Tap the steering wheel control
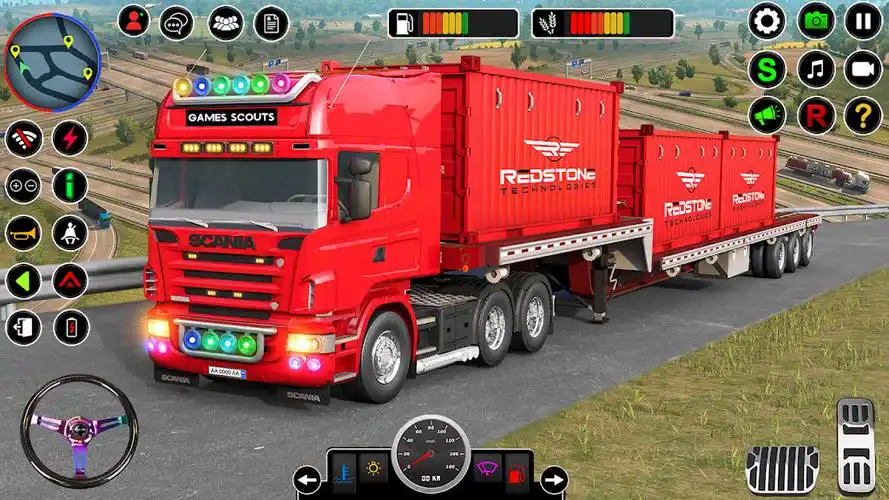 point(80,431)
